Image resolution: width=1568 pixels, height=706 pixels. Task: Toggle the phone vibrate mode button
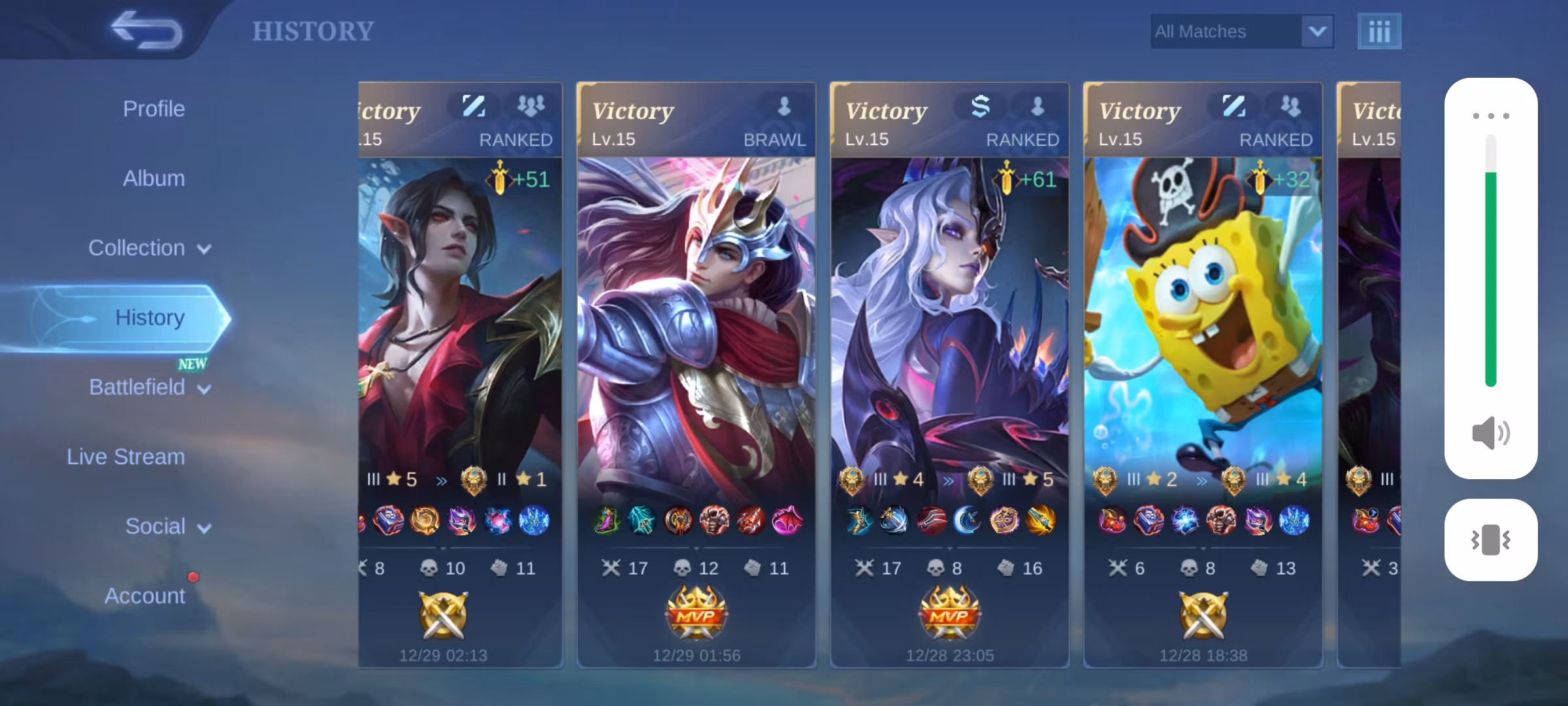1490,540
